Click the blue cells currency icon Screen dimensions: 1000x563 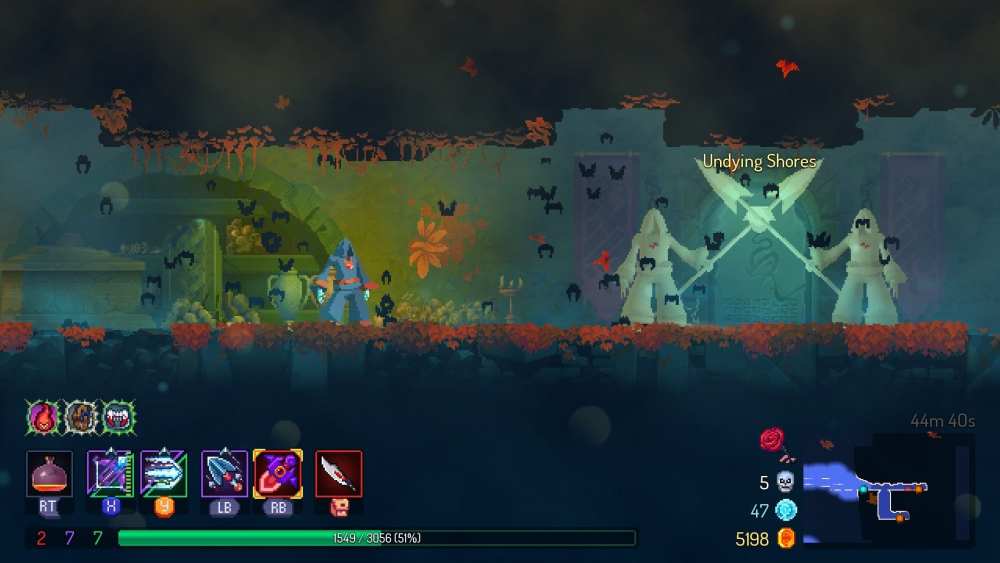click(x=785, y=511)
